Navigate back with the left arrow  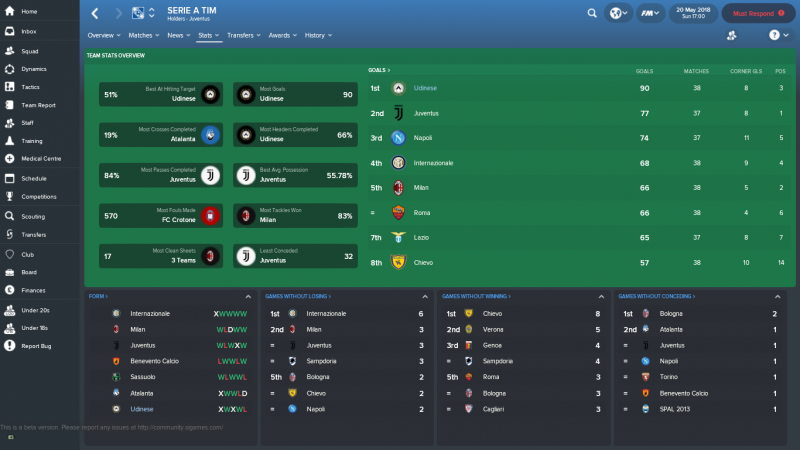[95, 14]
